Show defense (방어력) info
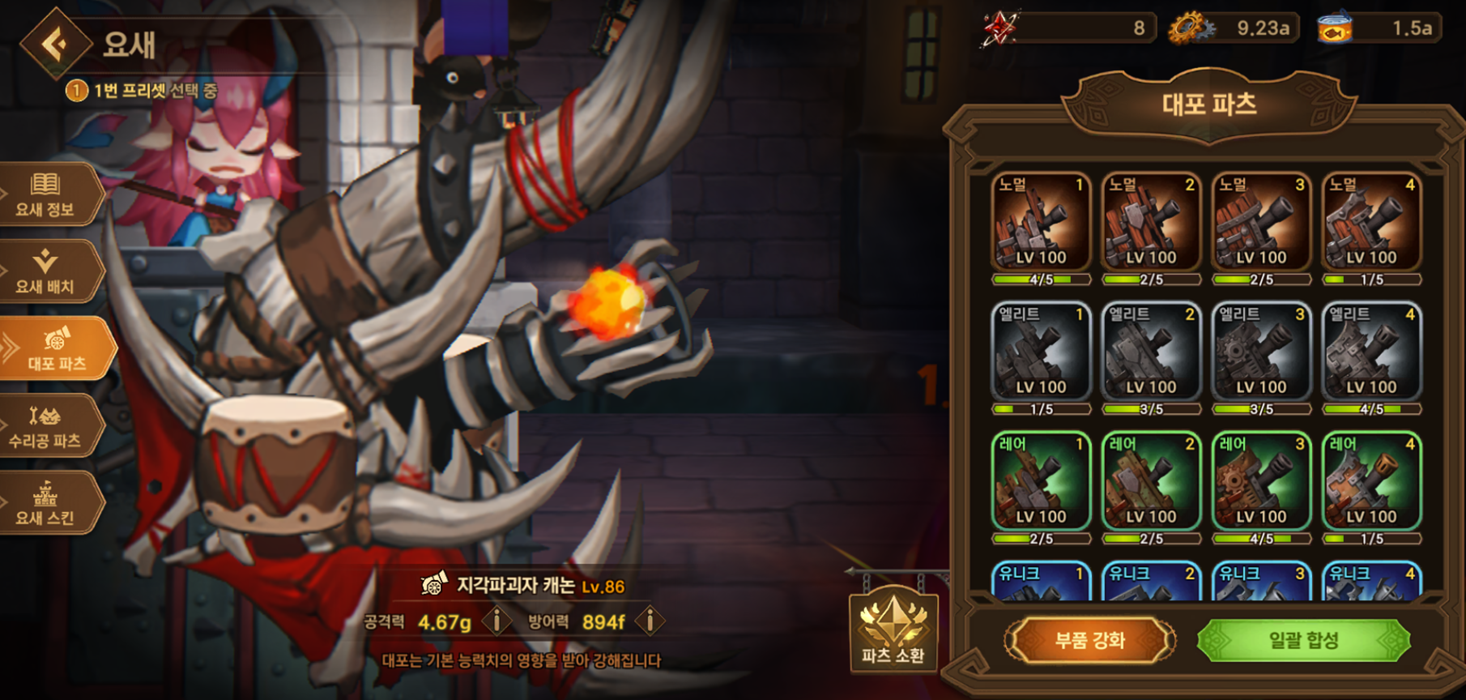 tap(649, 621)
